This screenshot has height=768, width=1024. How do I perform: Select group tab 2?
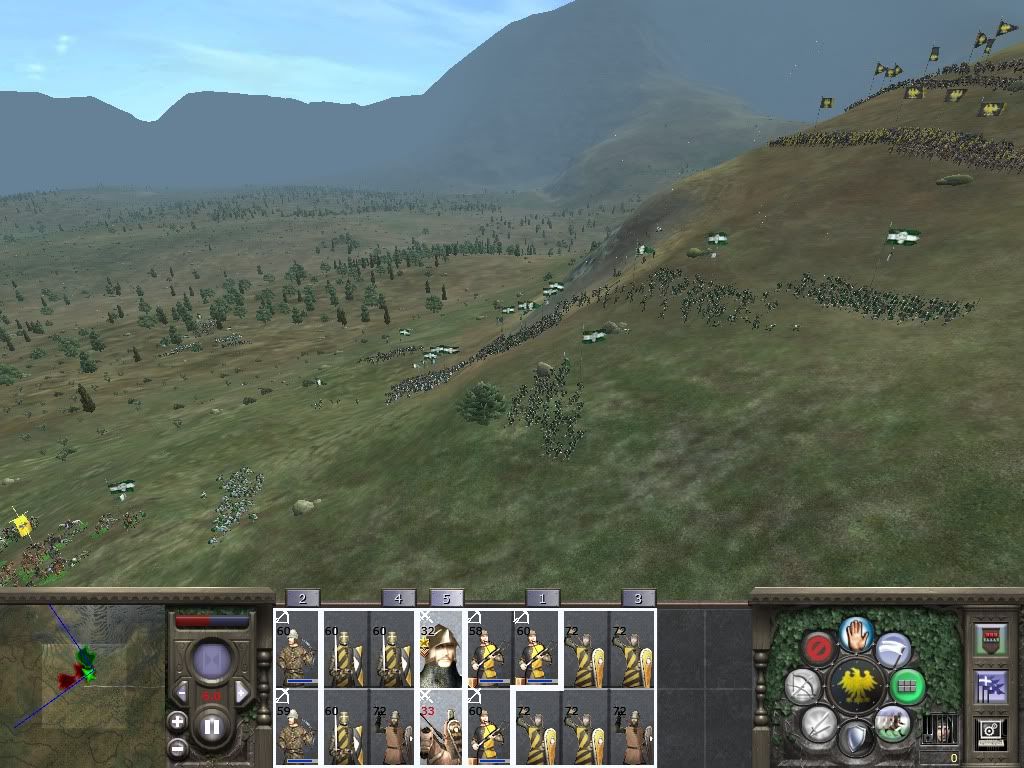click(302, 598)
